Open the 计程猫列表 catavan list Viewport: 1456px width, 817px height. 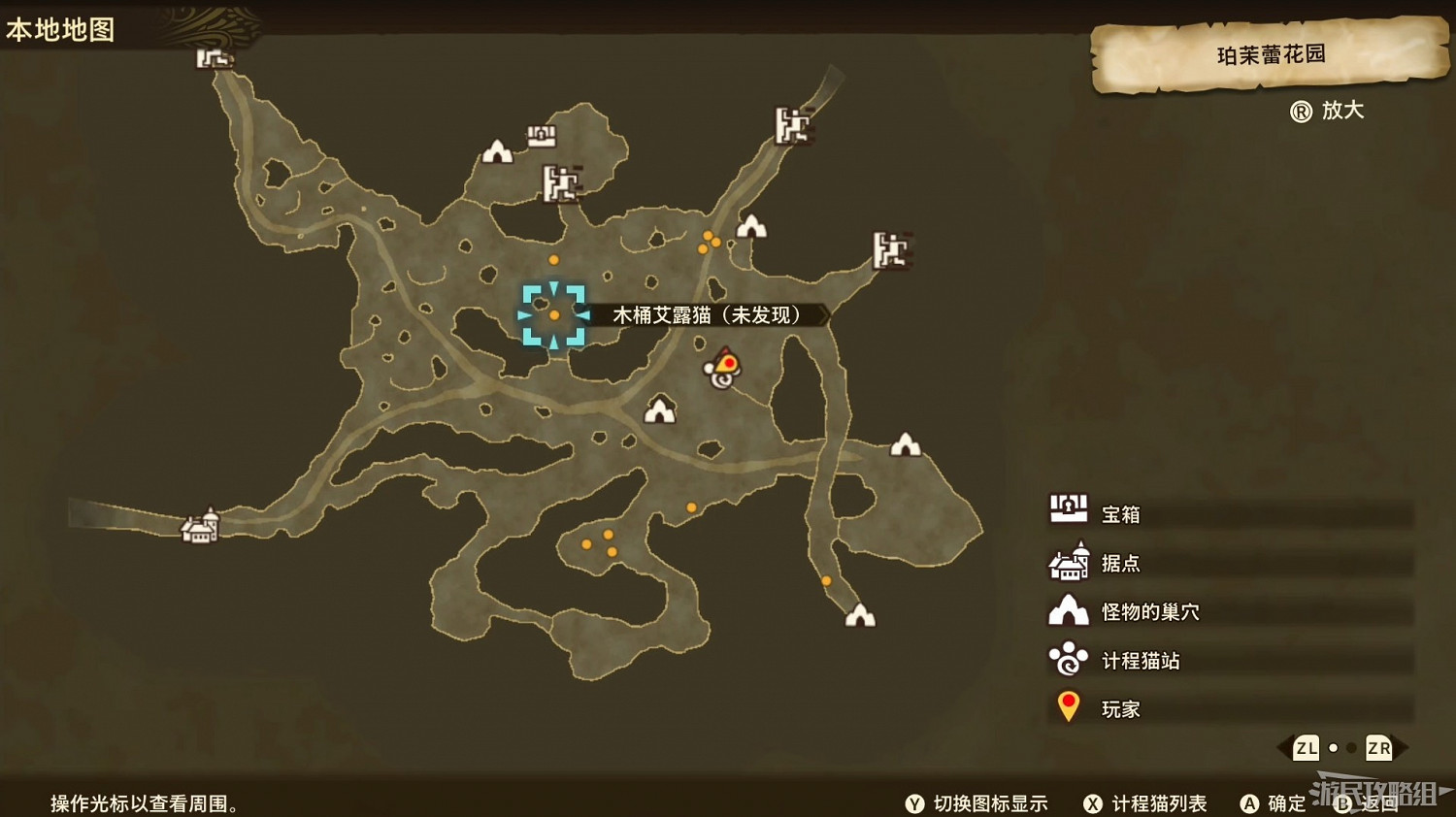(x=1150, y=803)
